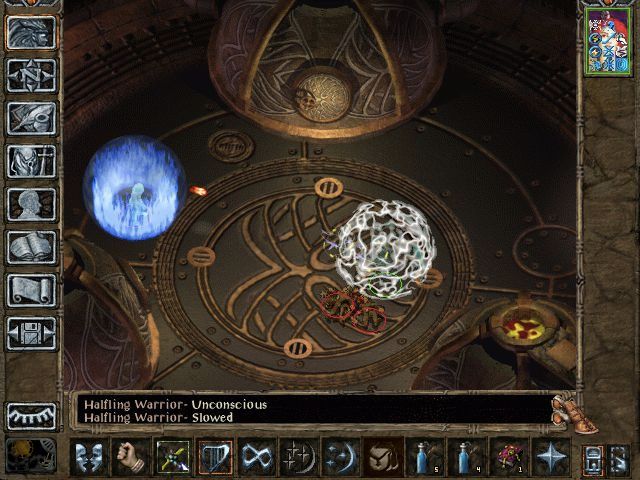Use the red quick item with count 1
640x480 pixels.
tap(507, 456)
